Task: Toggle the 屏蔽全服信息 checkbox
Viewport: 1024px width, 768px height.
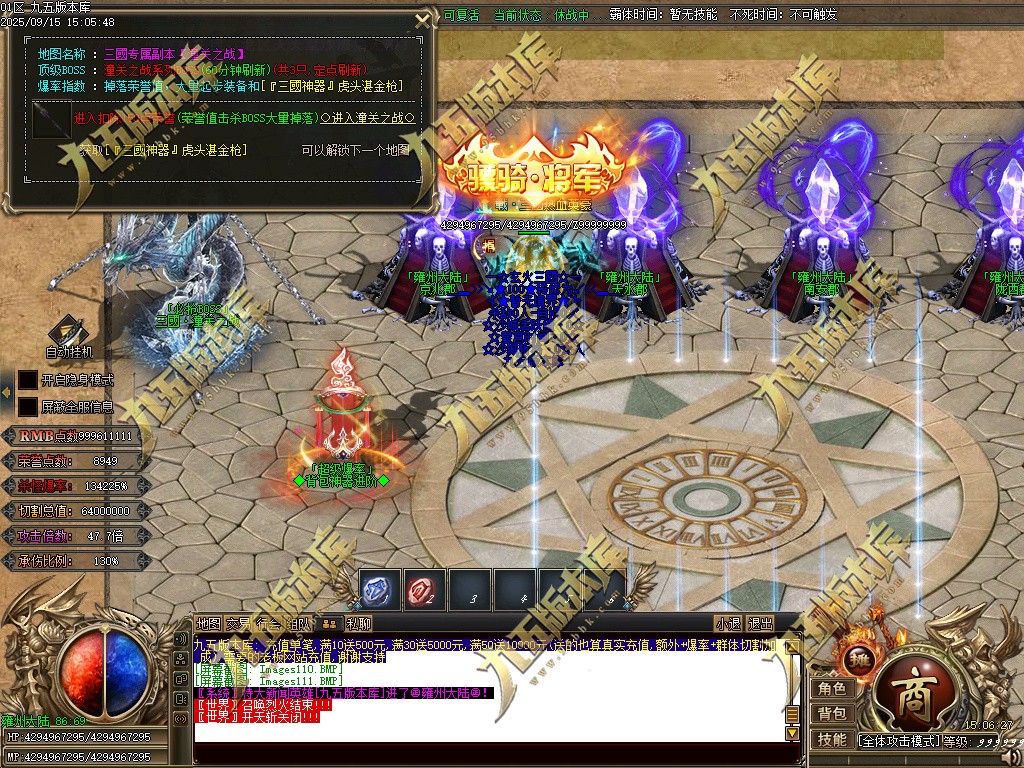Action: point(28,407)
